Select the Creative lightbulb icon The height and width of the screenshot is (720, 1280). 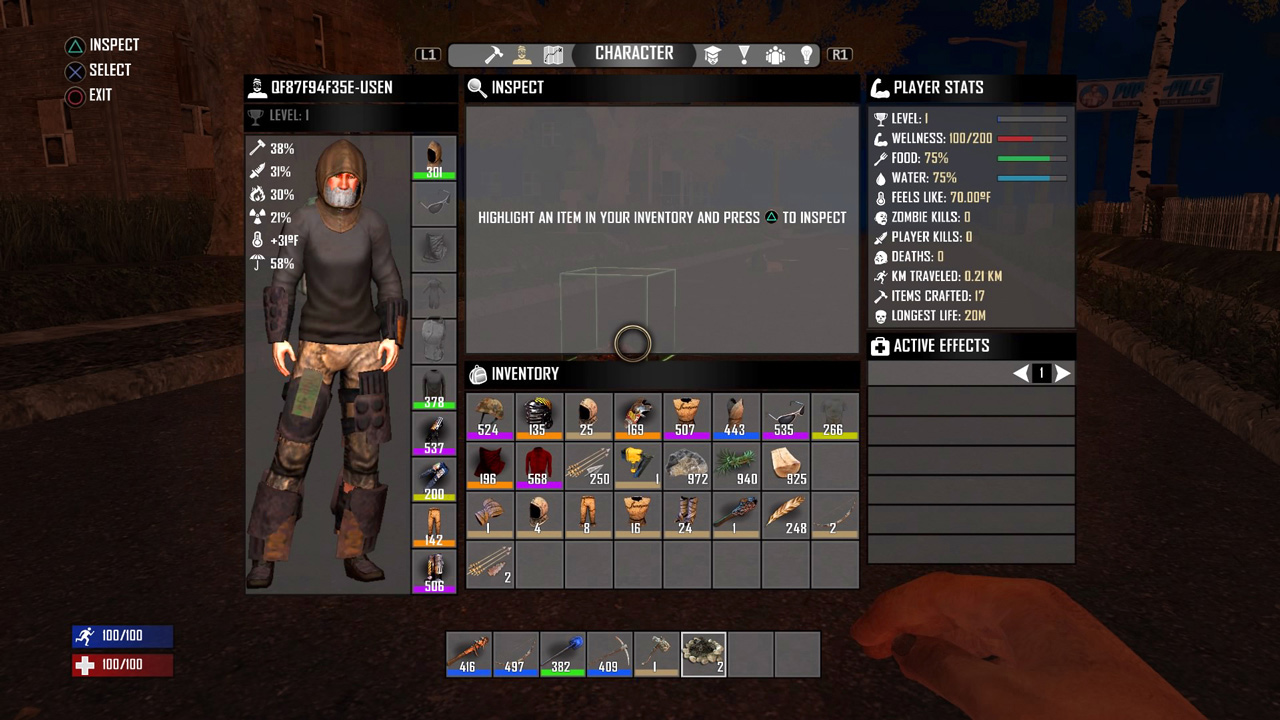[x=808, y=55]
